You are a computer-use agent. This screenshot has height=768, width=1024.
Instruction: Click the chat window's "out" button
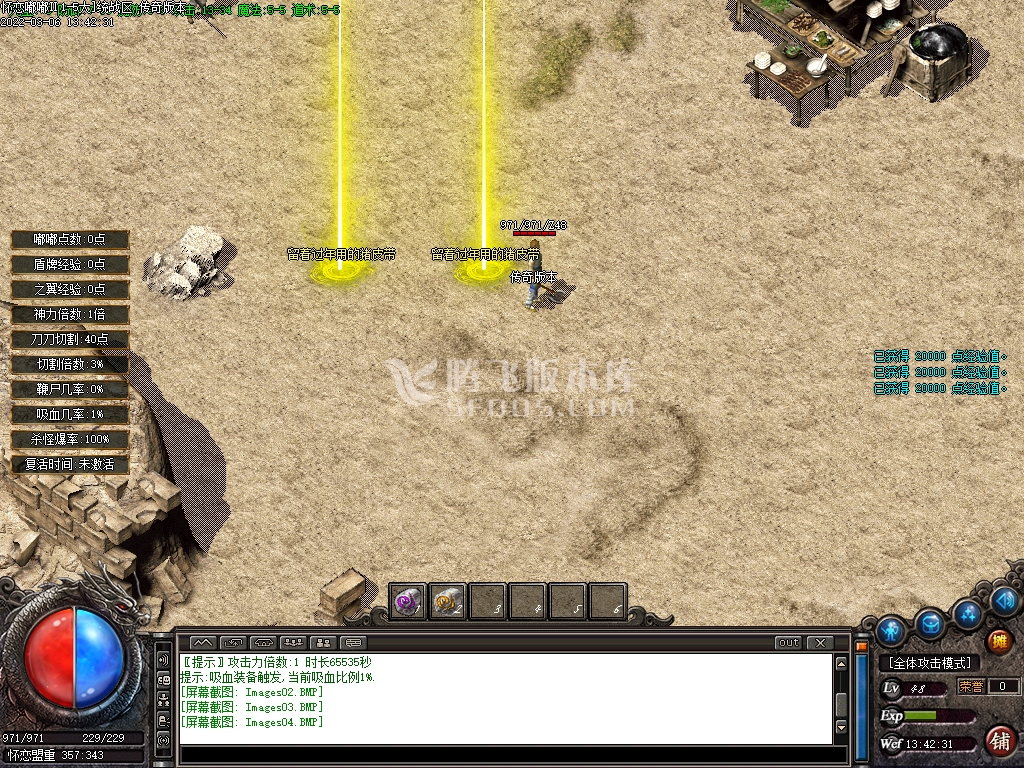tap(789, 642)
